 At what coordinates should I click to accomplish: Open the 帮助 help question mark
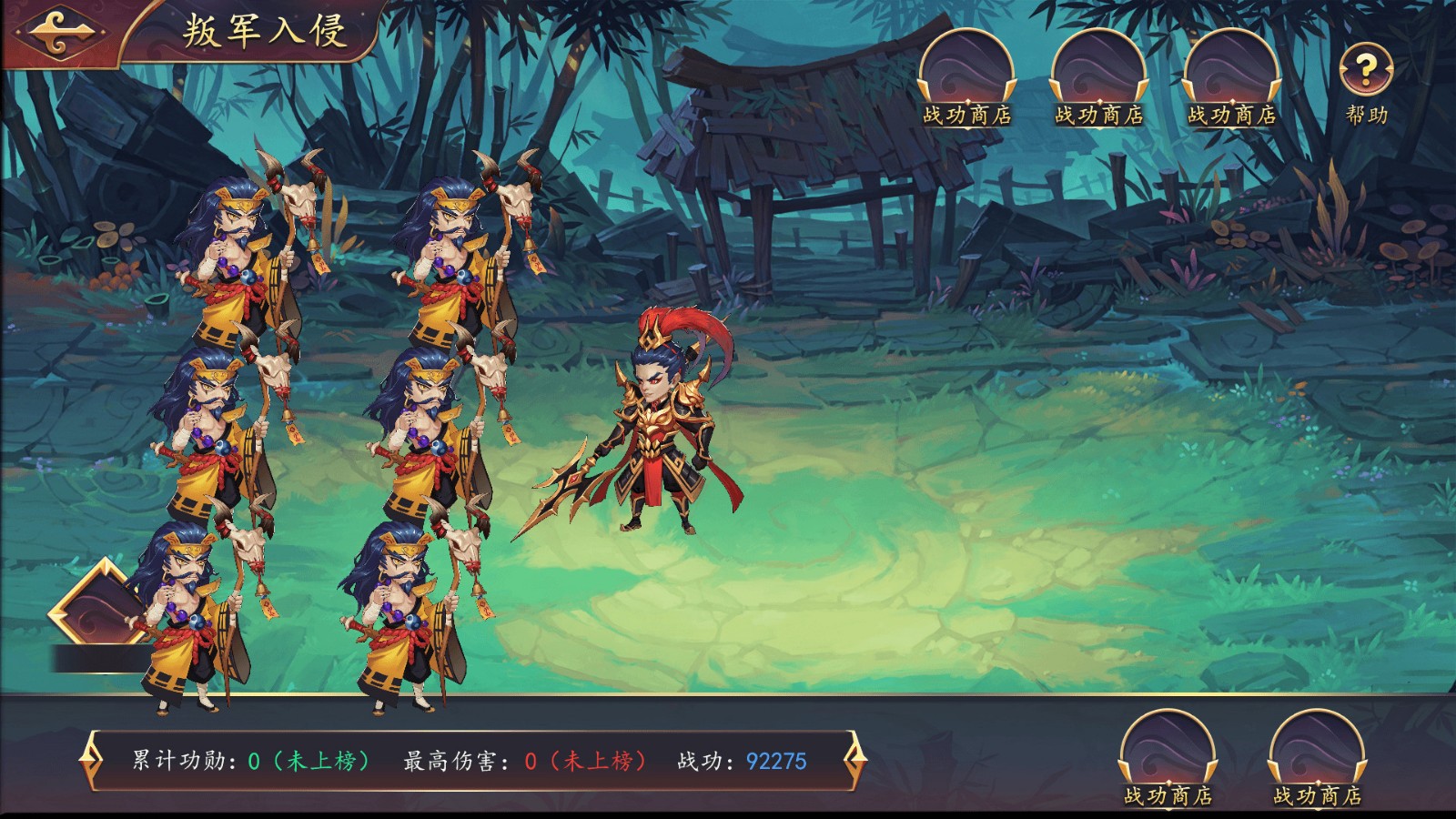point(1366,71)
